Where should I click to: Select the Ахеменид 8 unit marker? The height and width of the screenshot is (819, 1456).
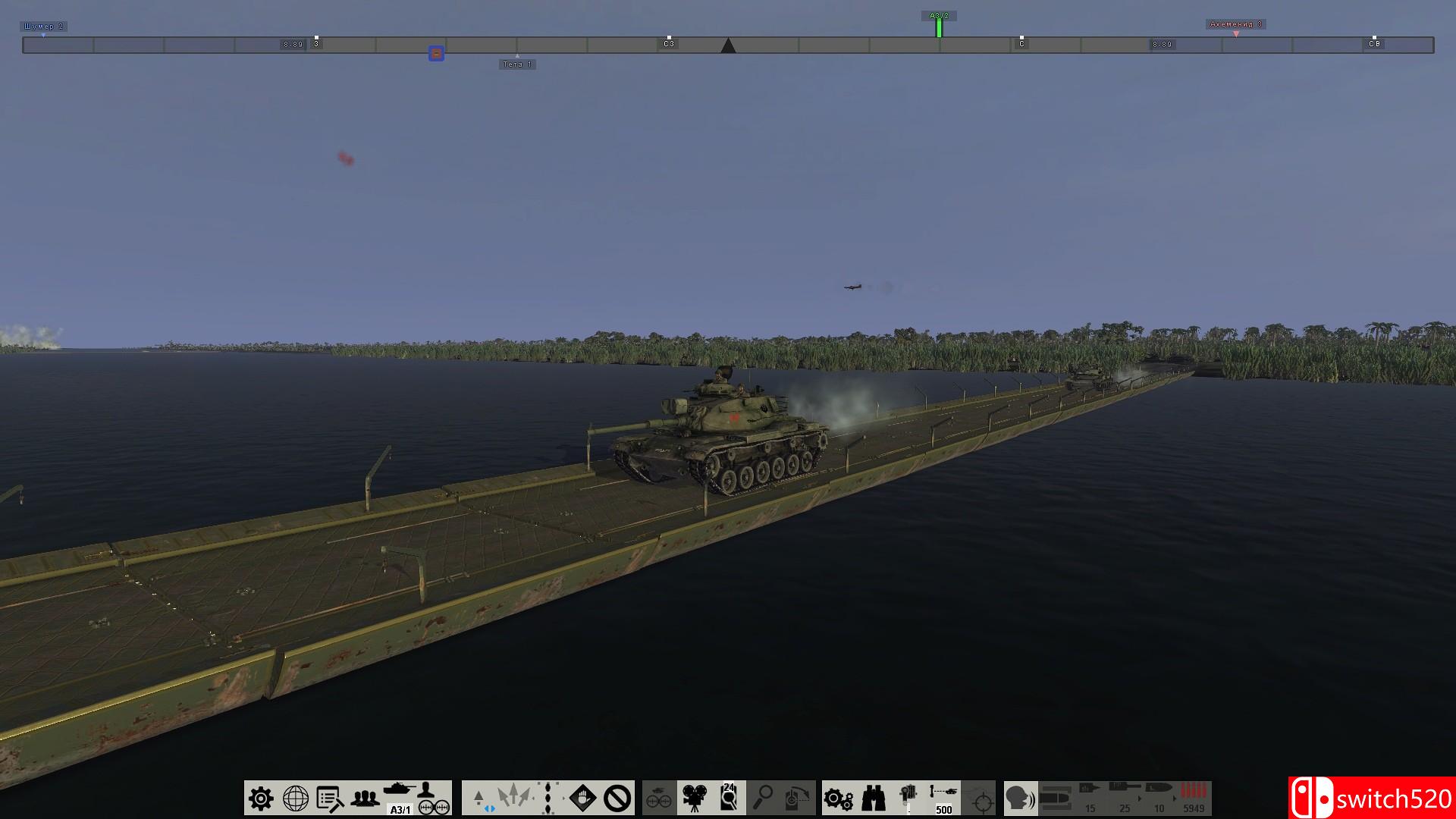point(1238,24)
